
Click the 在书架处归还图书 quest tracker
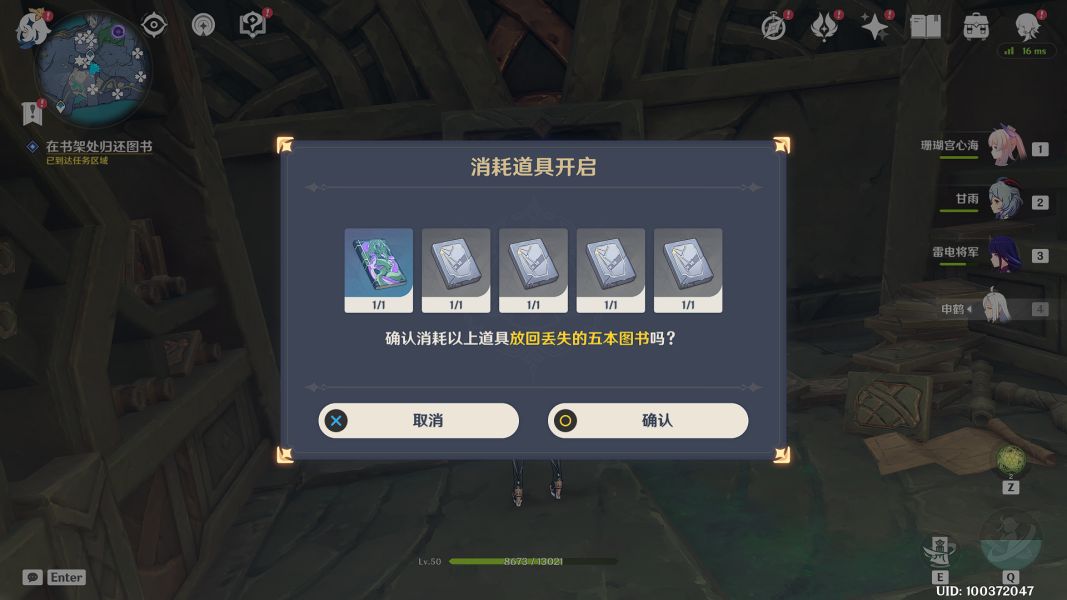98,146
